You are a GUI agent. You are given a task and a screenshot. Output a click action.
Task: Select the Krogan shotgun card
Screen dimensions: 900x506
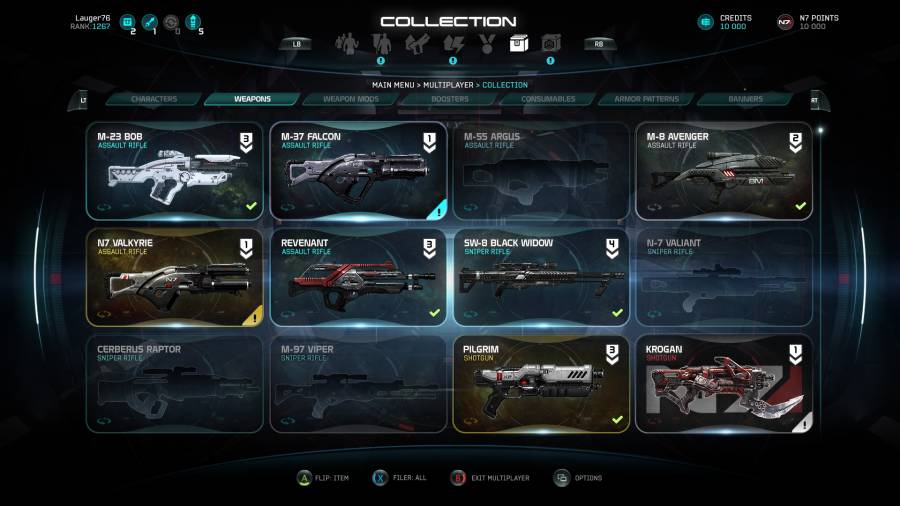click(724, 384)
